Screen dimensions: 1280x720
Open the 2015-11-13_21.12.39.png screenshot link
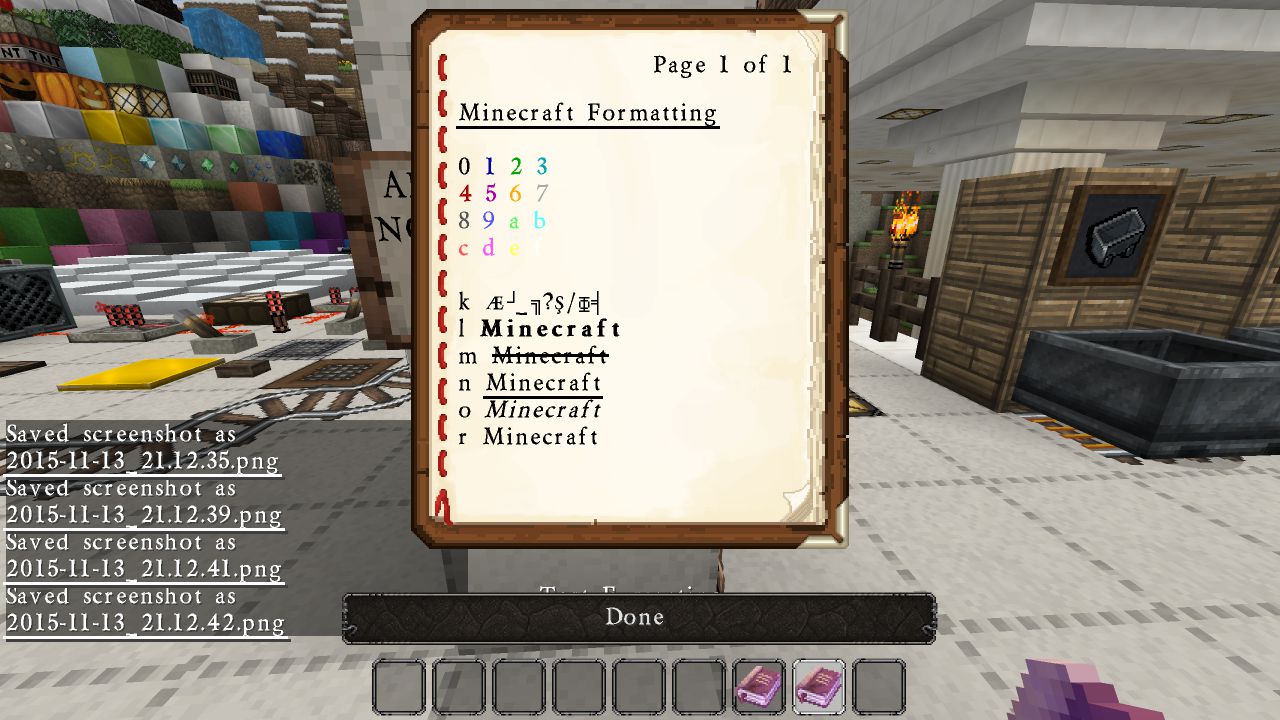[144, 516]
